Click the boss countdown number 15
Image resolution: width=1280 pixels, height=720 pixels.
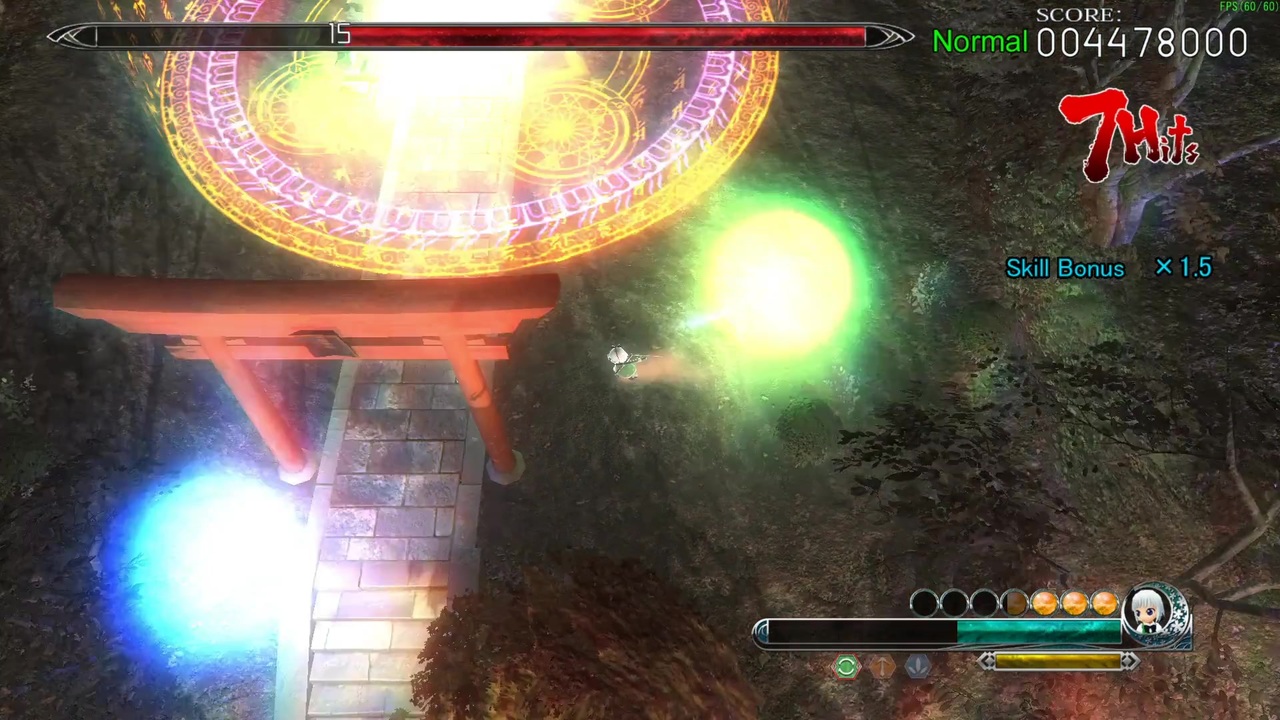[340, 33]
